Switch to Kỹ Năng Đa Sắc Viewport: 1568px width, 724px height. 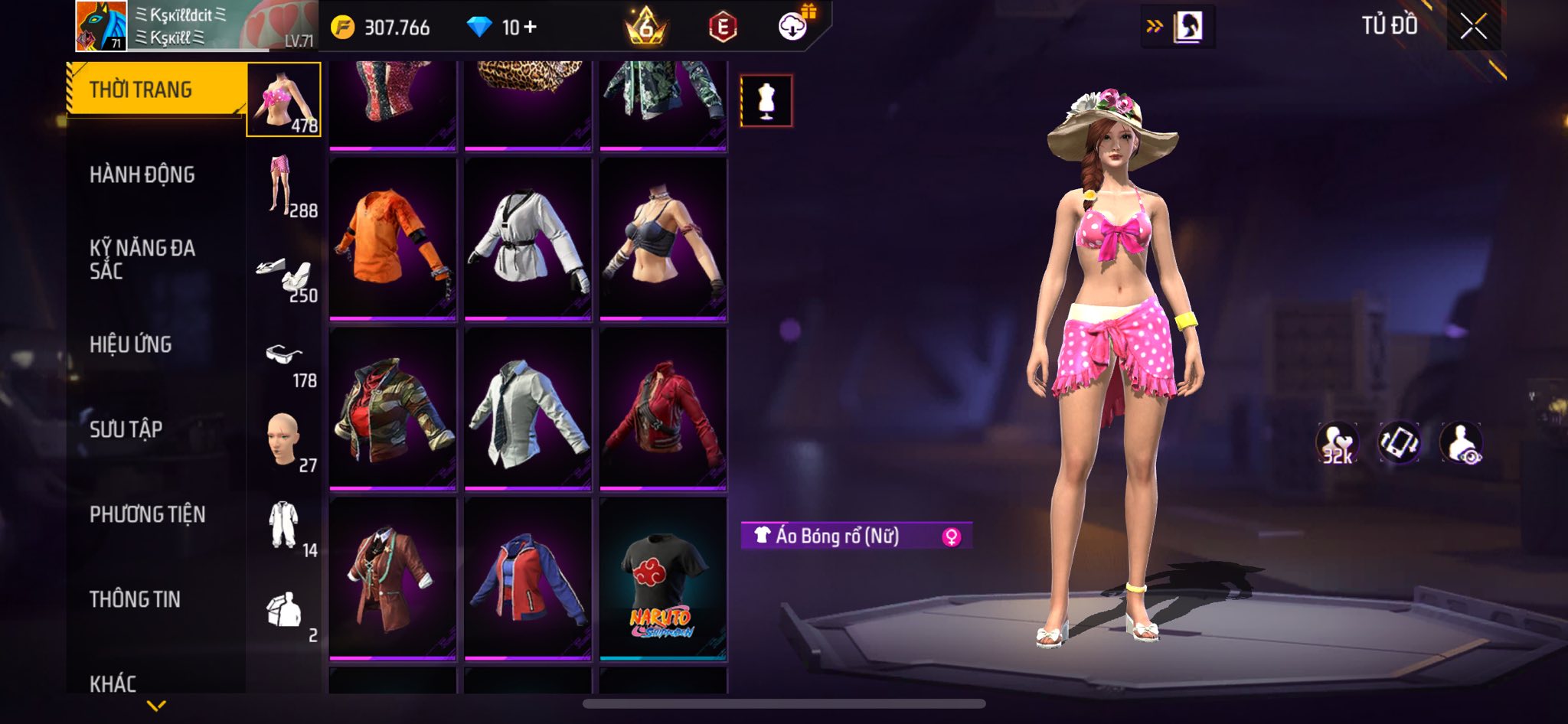(142, 259)
